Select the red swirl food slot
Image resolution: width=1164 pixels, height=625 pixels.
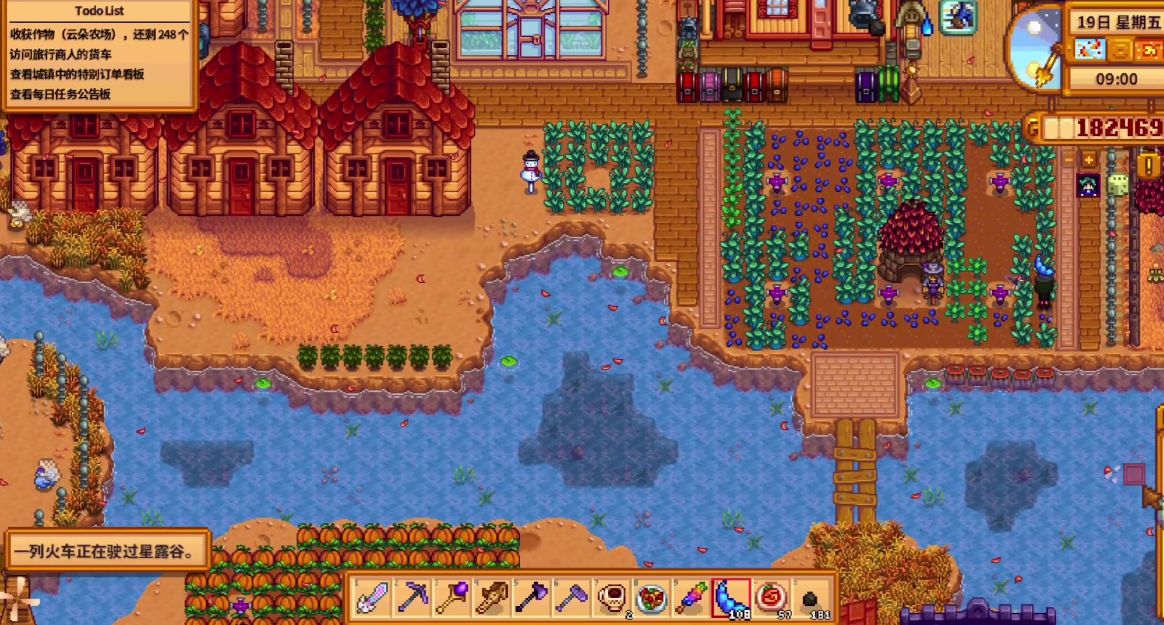point(771,598)
